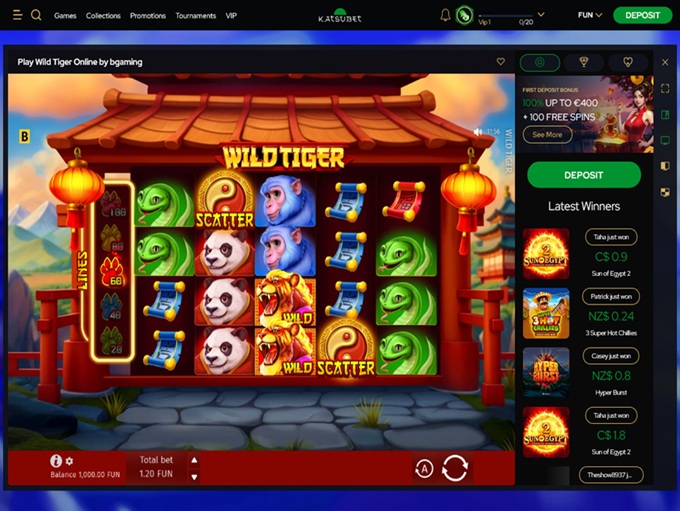Screen dimensions: 680x511
Task: Switch to the trophy tab in sidebar
Action: [x=584, y=62]
